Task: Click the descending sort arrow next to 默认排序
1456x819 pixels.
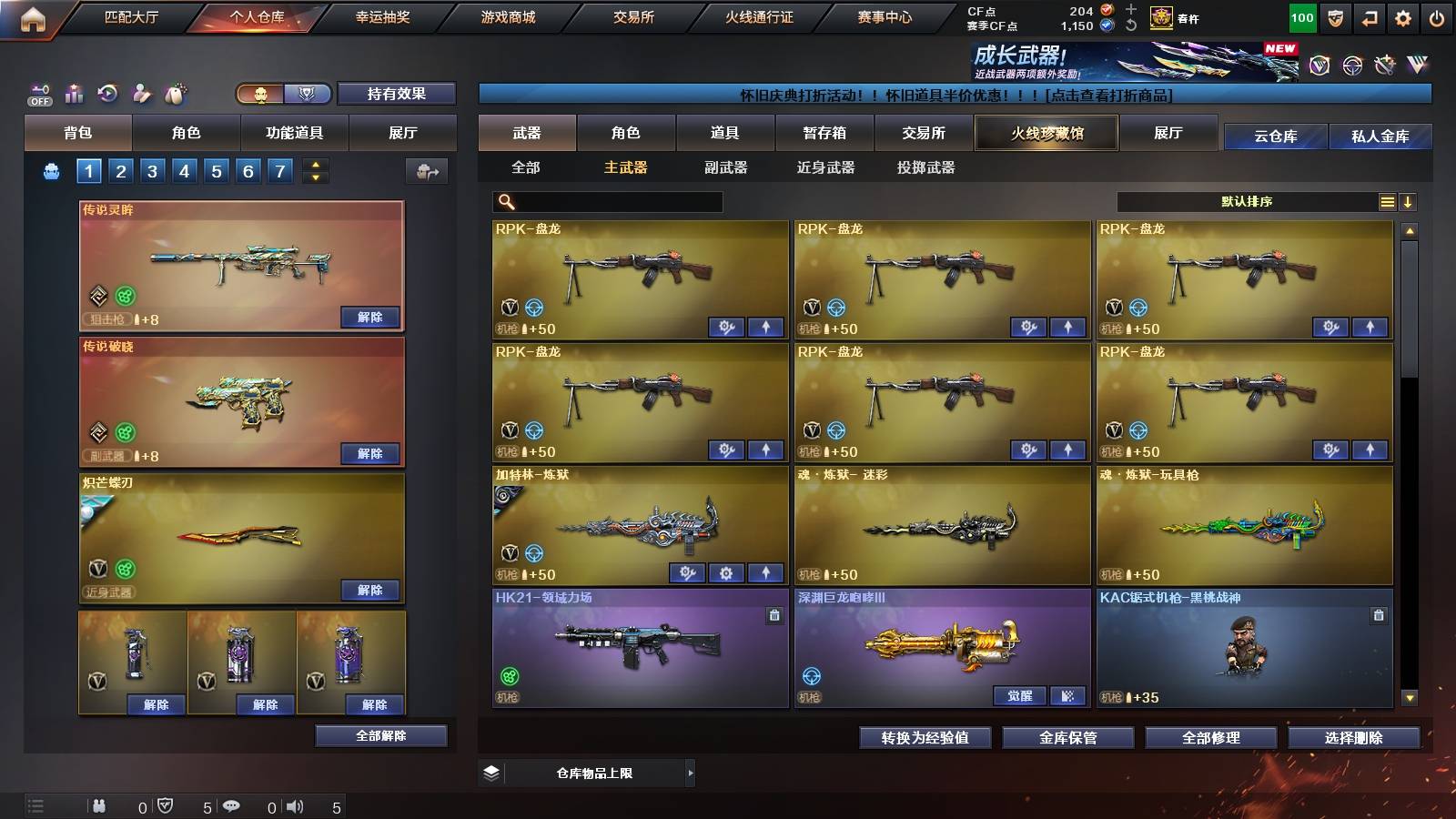Action: coord(1407,201)
